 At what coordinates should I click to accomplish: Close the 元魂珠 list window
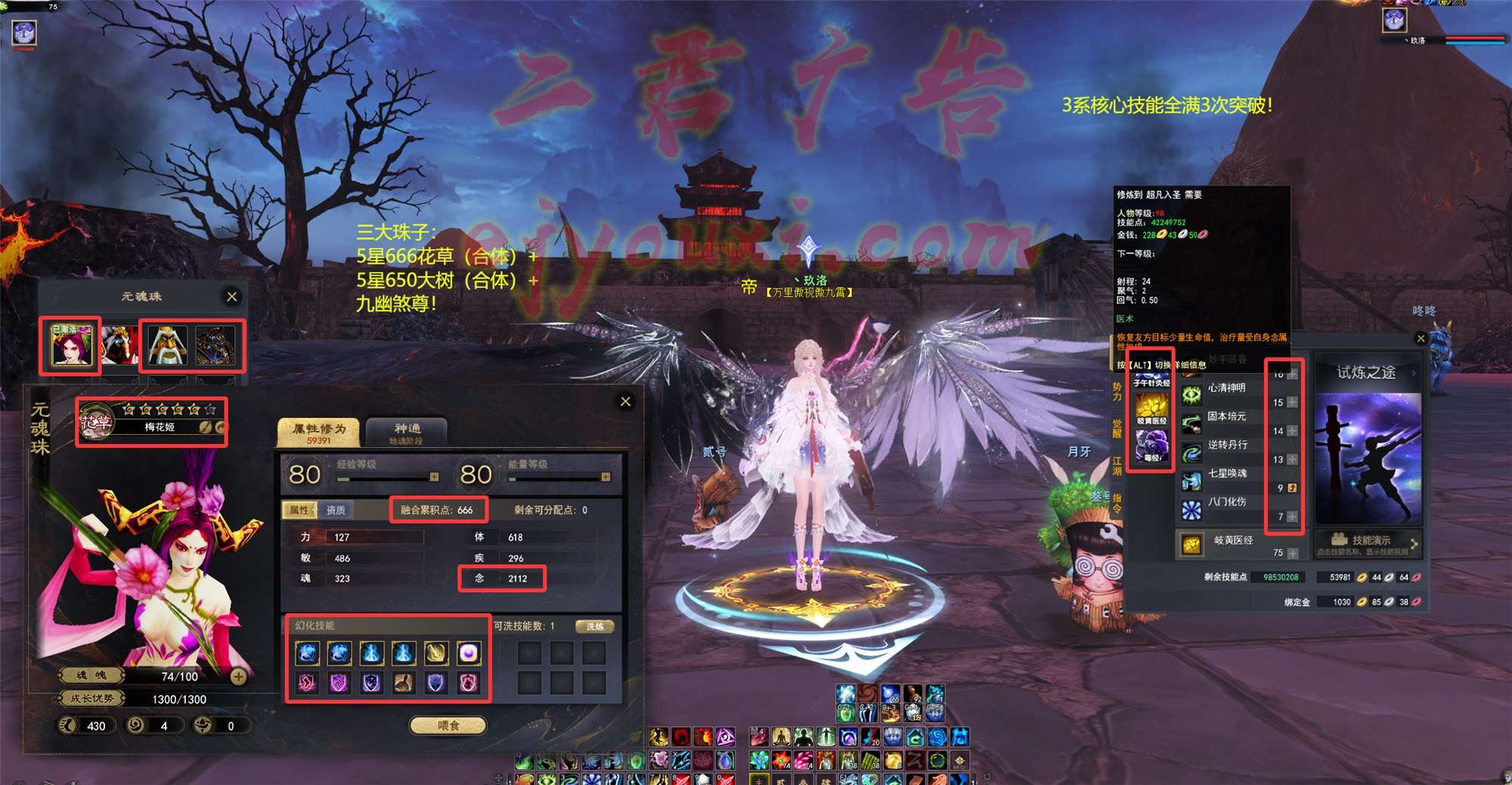(232, 297)
